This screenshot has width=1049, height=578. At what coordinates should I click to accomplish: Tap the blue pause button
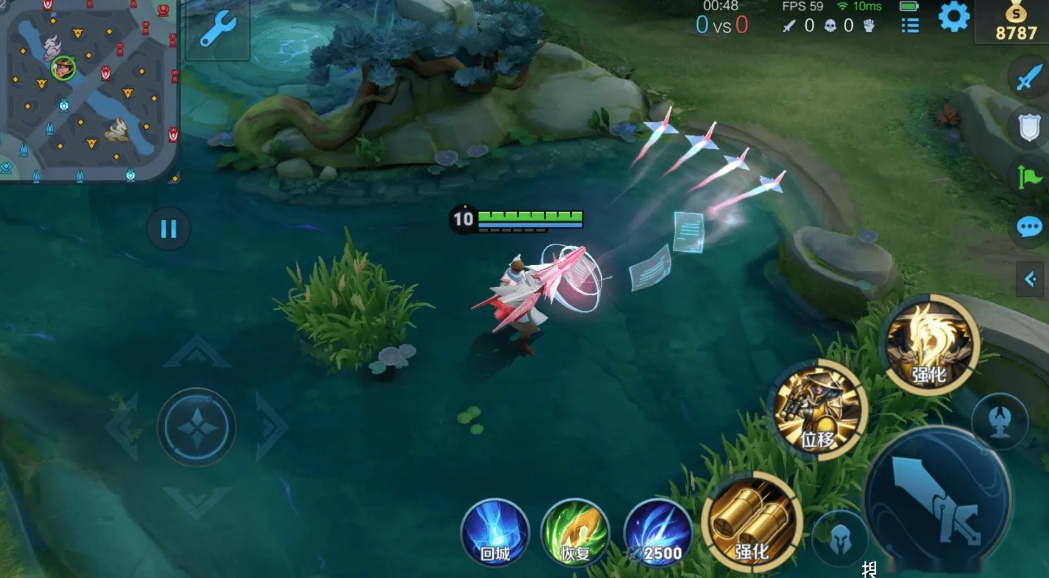point(168,229)
